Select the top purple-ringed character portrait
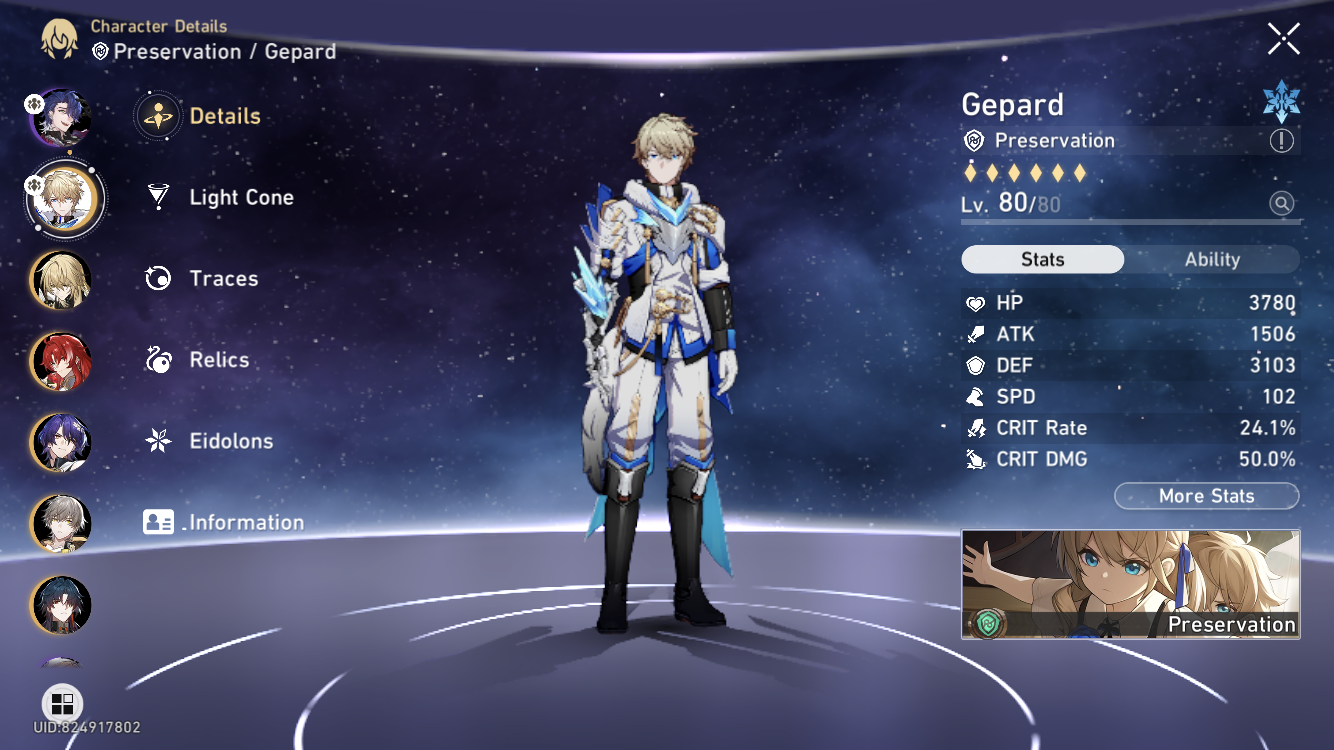The height and width of the screenshot is (750, 1334). [61, 117]
